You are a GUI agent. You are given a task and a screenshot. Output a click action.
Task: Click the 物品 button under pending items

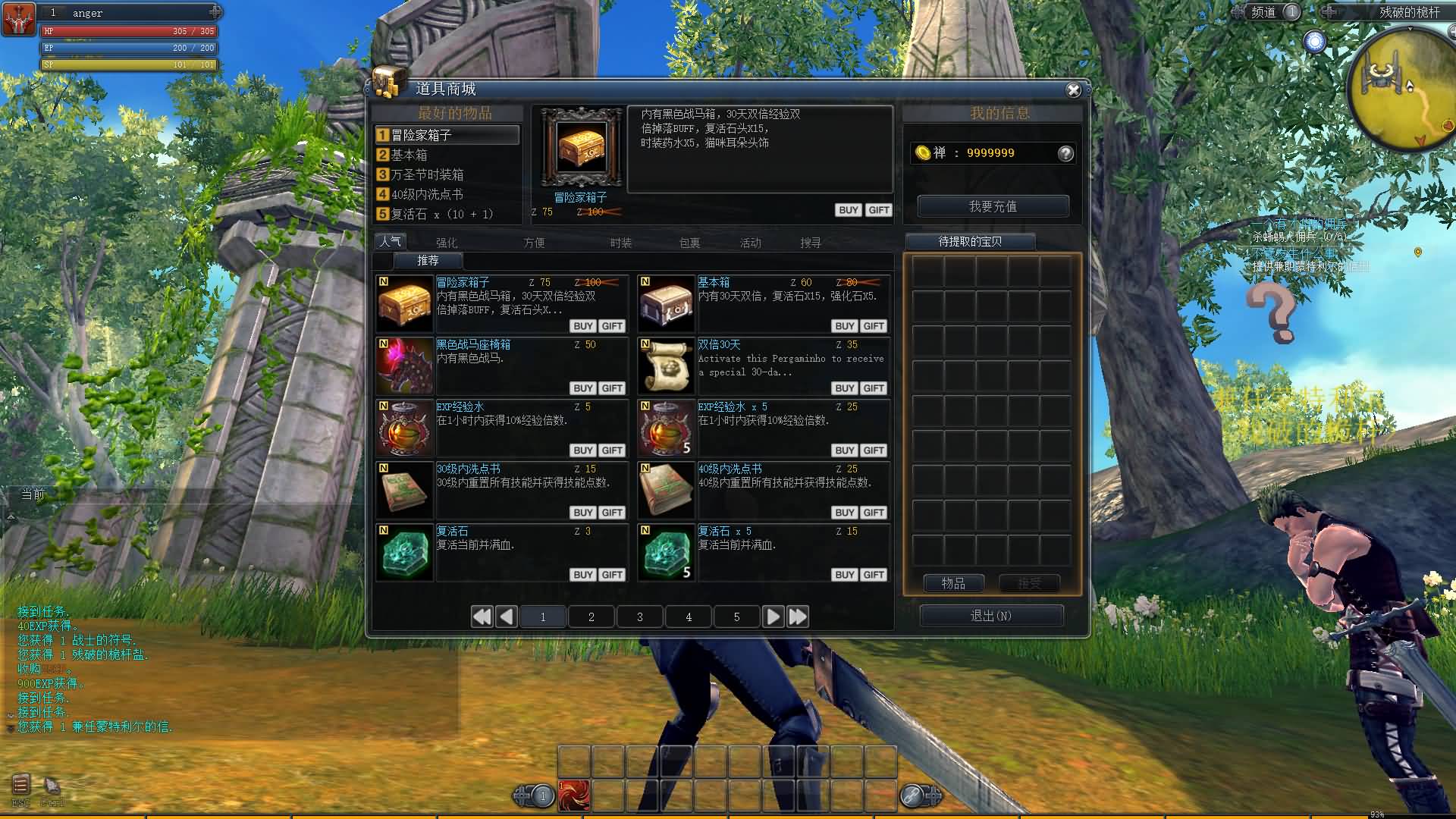(x=953, y=583)
